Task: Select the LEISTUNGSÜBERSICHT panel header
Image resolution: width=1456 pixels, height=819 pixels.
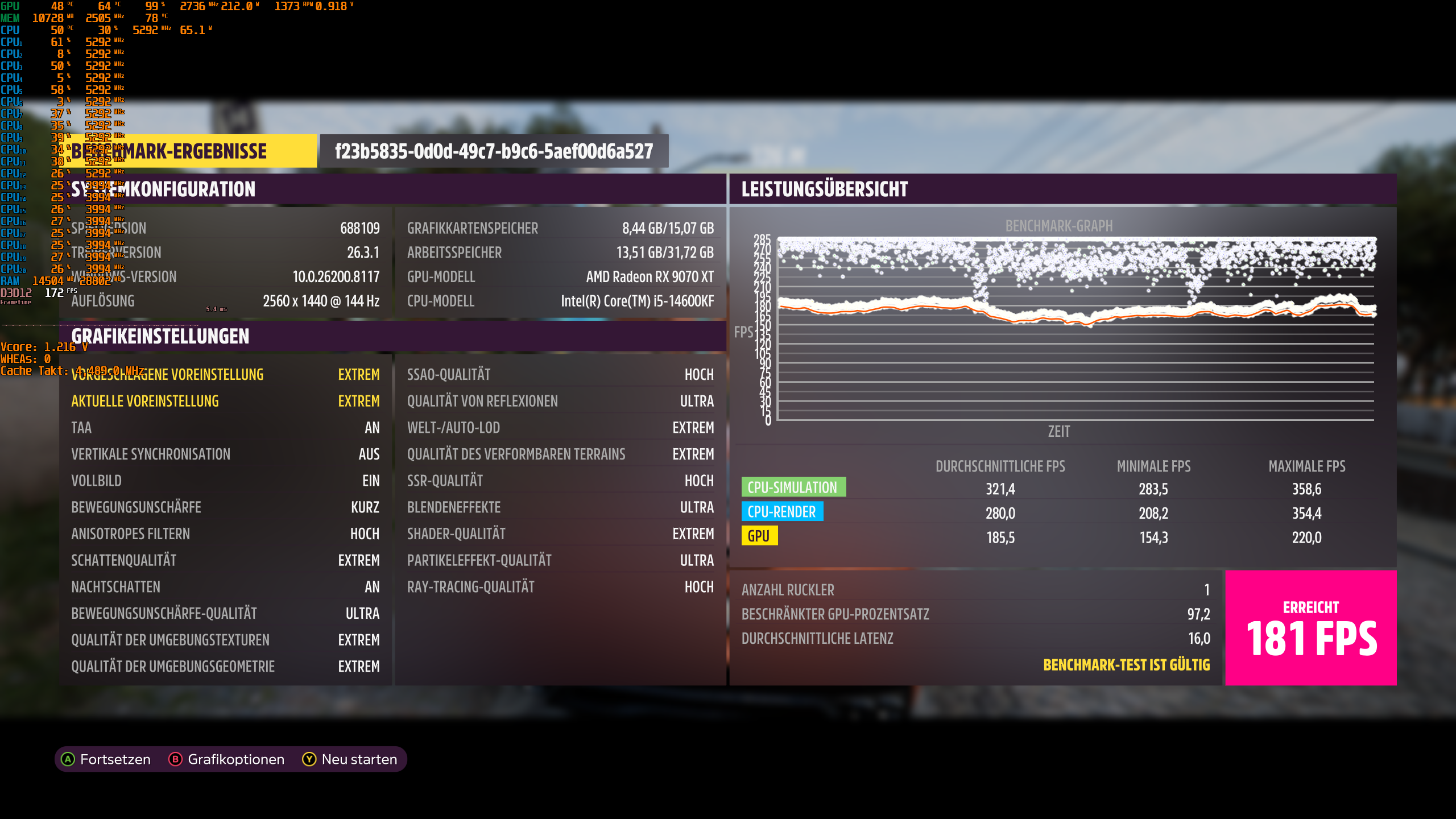Action: [x=824, y=189]
